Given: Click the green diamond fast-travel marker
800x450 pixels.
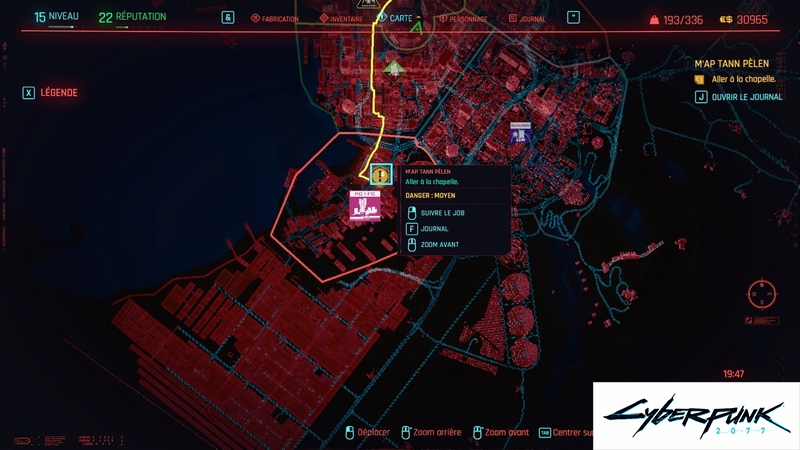Looking at the screenshot, I should click(394, 68).
